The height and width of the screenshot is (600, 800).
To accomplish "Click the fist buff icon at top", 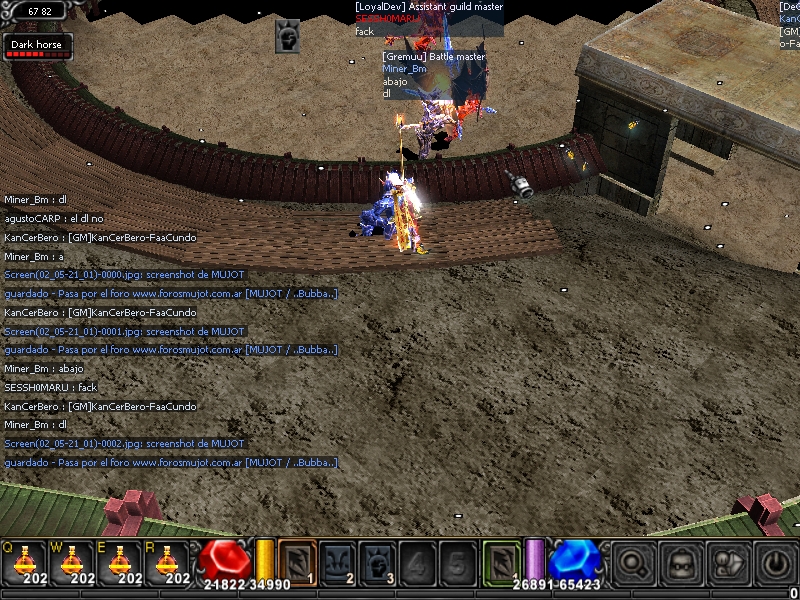I will coord(288,37).
